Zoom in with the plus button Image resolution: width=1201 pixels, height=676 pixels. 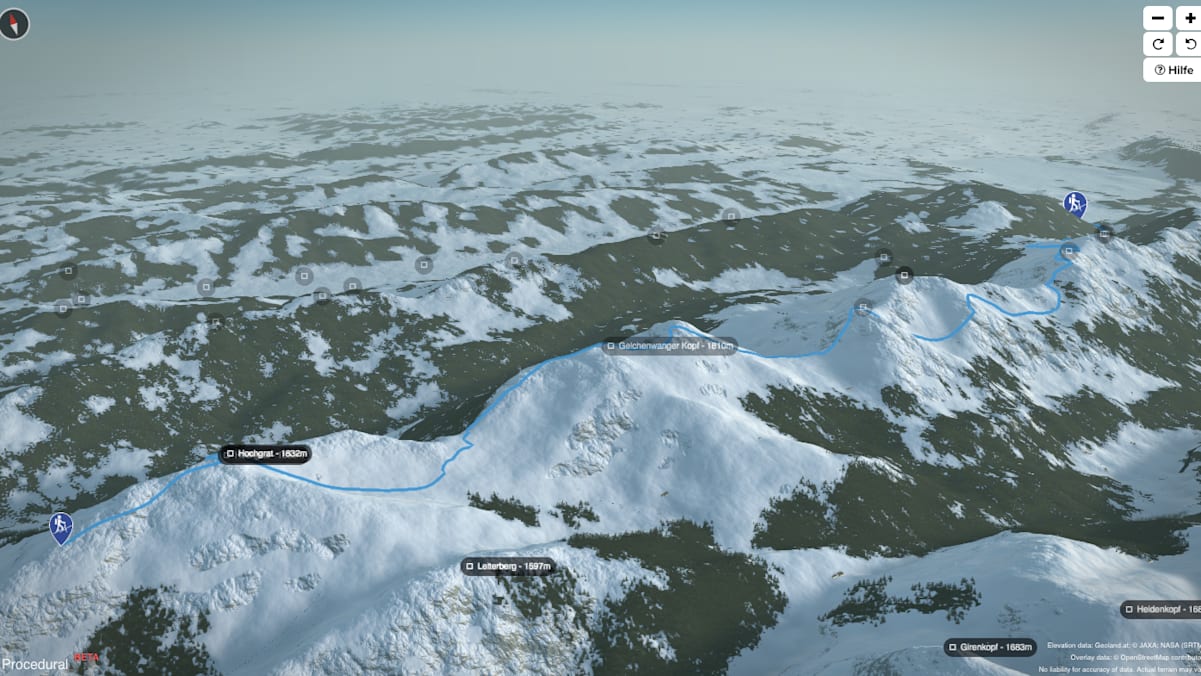pyautogui.click(x=1189, y=18)
